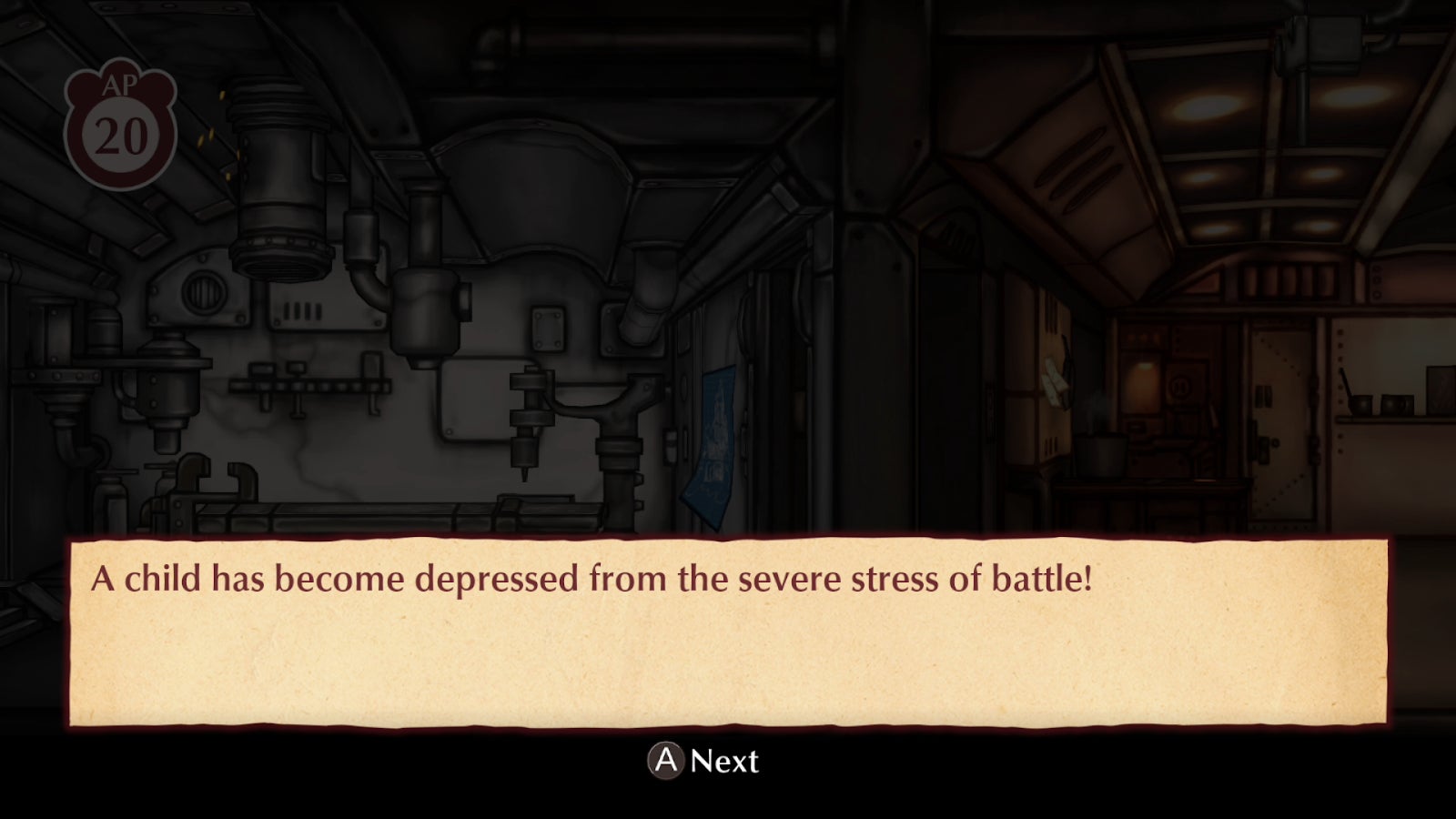
Task: Select the drill press machine in the workshop
Action: point(526,419)
